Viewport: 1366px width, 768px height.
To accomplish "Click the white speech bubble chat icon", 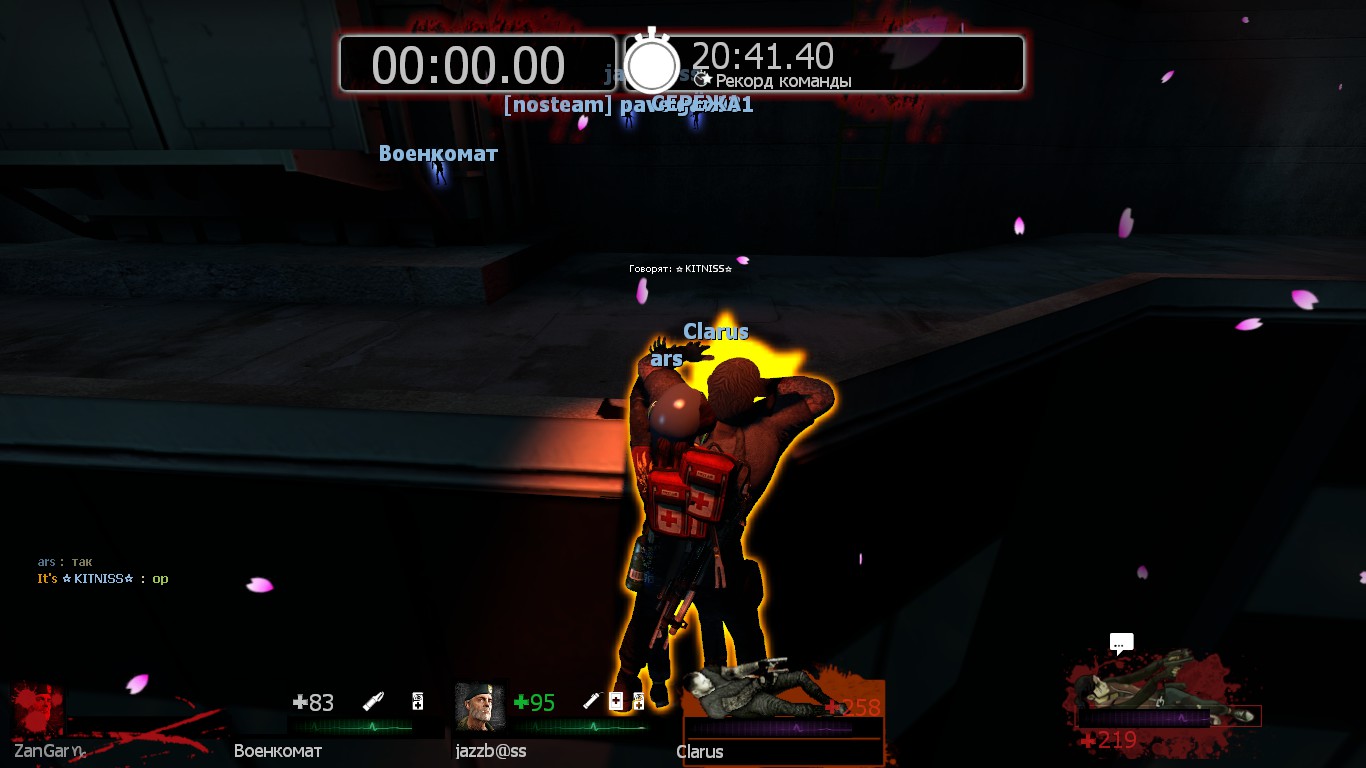I will (1121, 643).
